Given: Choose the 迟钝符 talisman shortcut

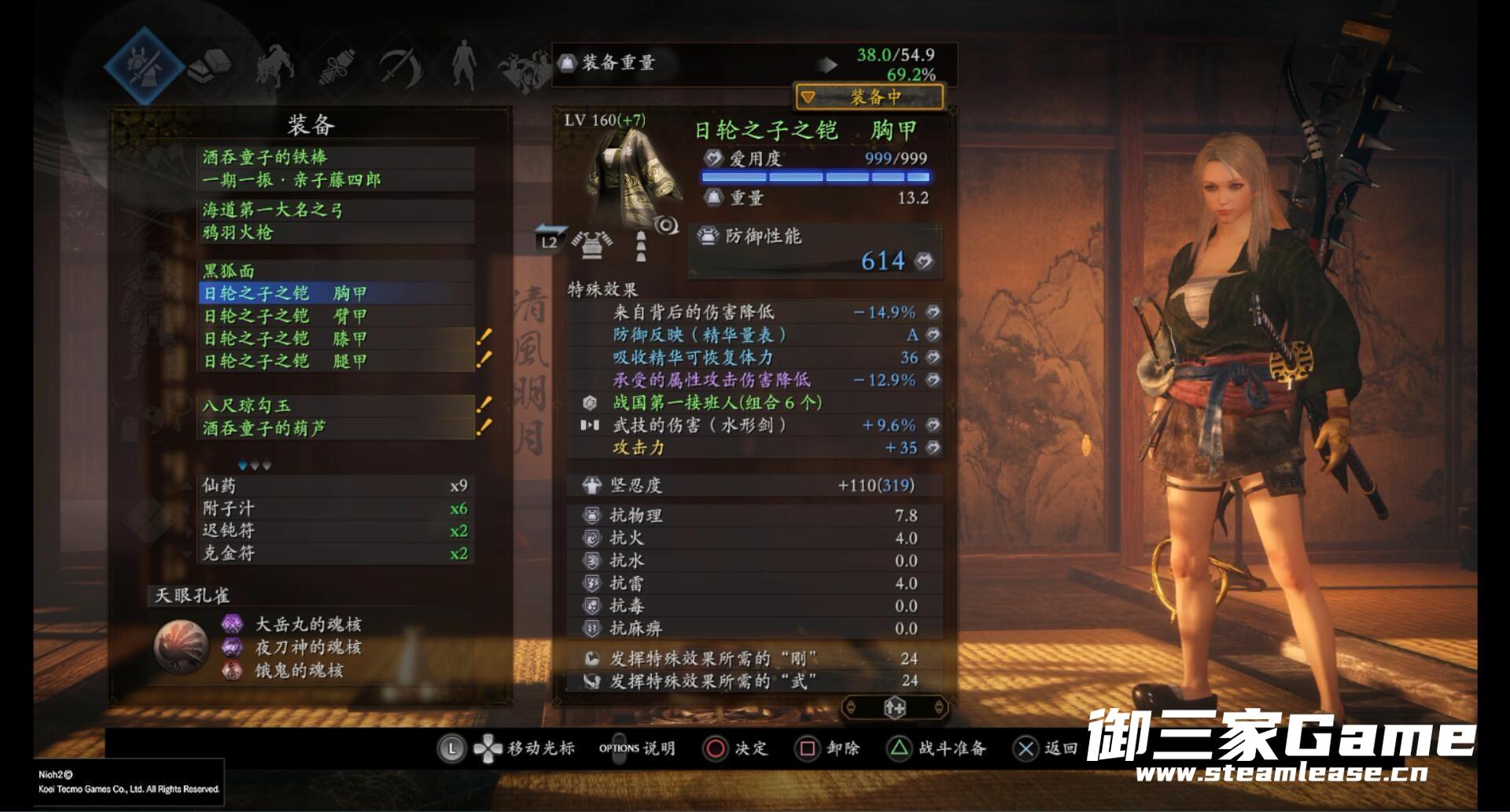Looking at the screenshot, I should (335, 531).
